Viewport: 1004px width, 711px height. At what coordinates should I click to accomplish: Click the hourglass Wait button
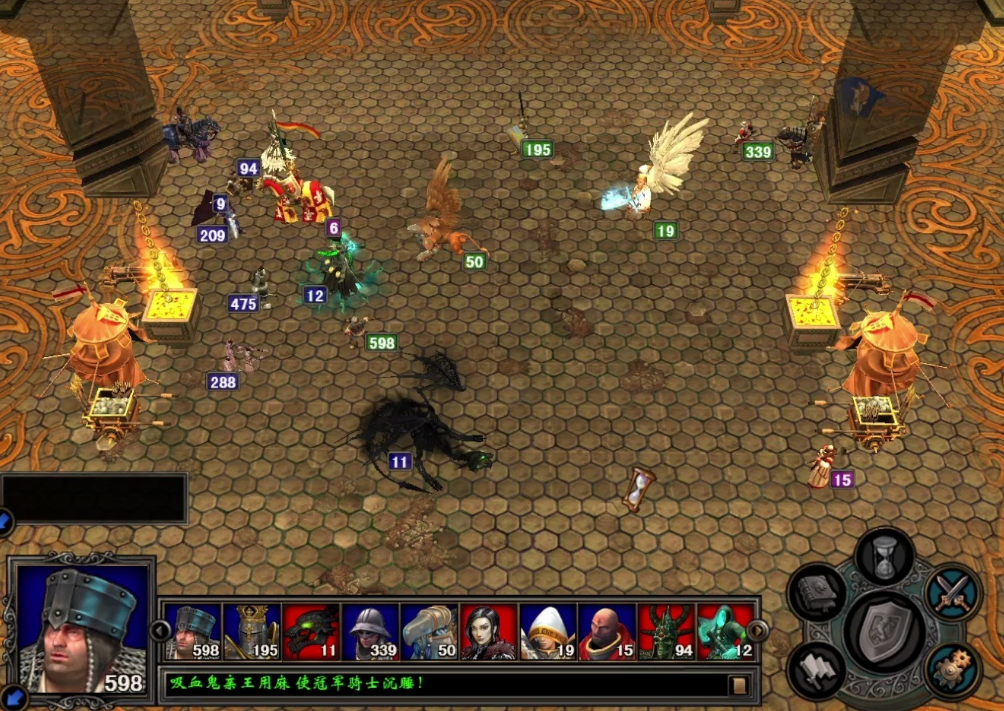[x=884, y=555]
